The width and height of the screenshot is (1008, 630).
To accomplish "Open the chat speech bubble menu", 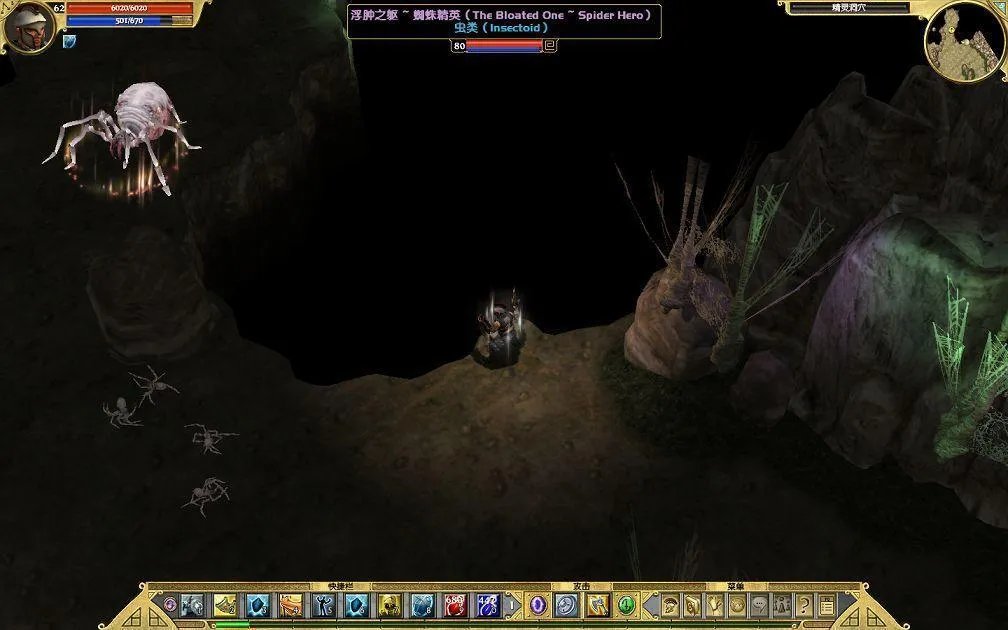I will pyautogui.click(x=760, y=605).
